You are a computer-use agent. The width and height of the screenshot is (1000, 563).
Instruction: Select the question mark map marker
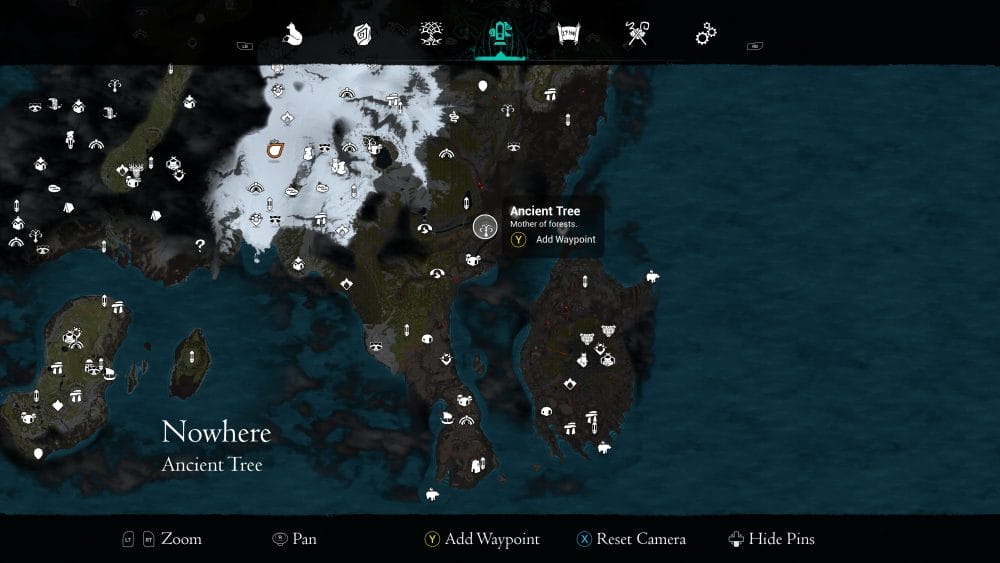point(200,244)
